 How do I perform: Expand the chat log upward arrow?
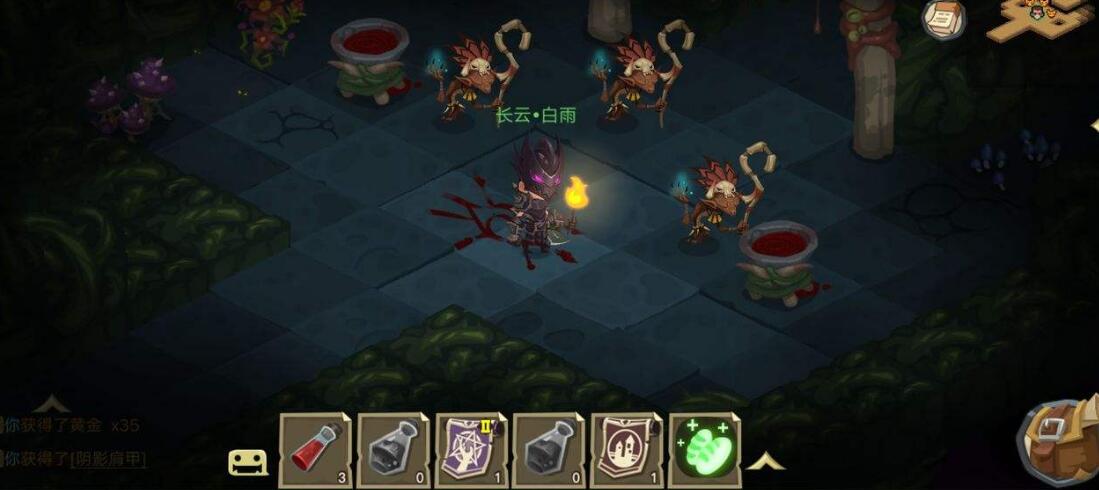[x=51, y=404]
